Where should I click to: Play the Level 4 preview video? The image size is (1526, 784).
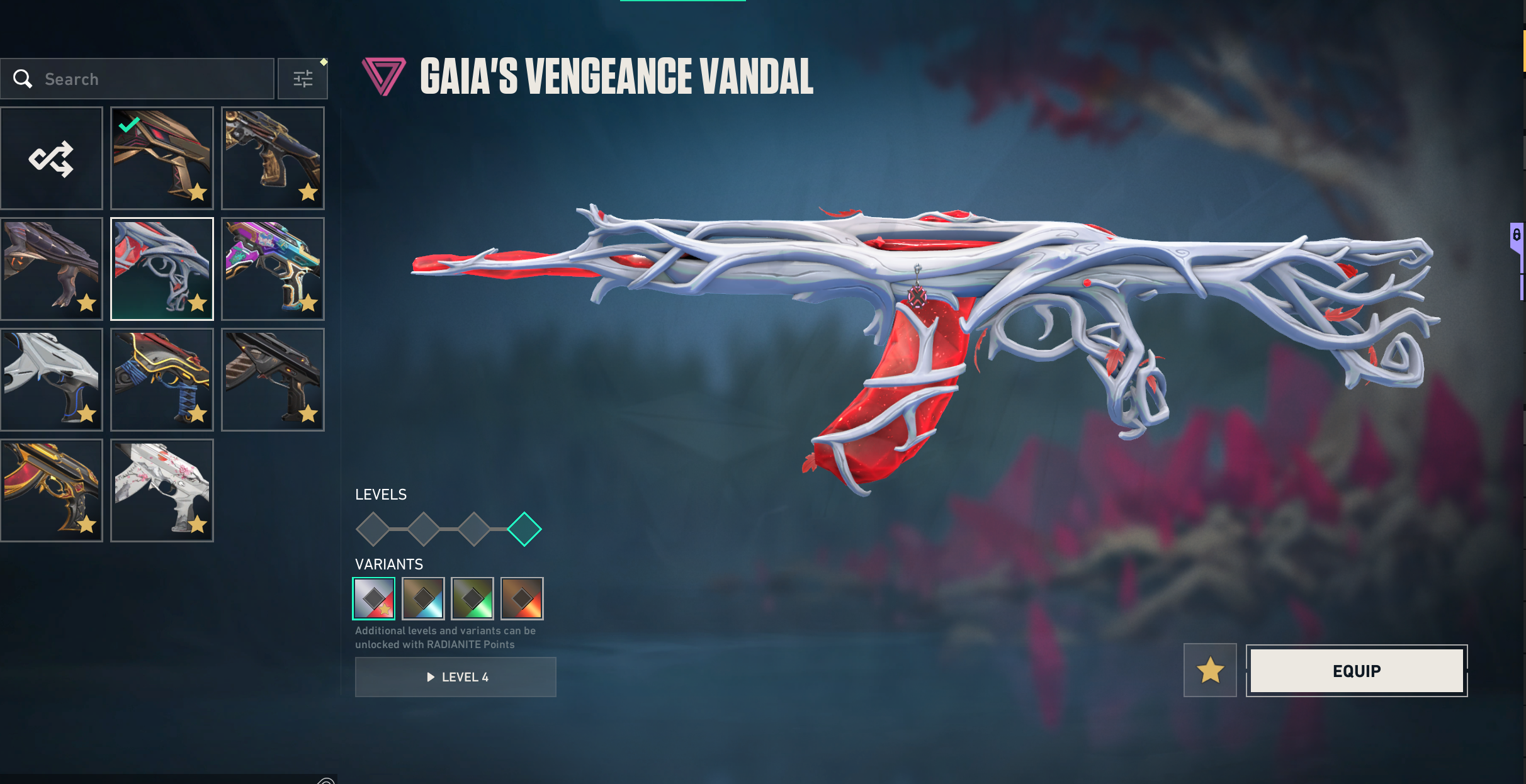[456, 677]
